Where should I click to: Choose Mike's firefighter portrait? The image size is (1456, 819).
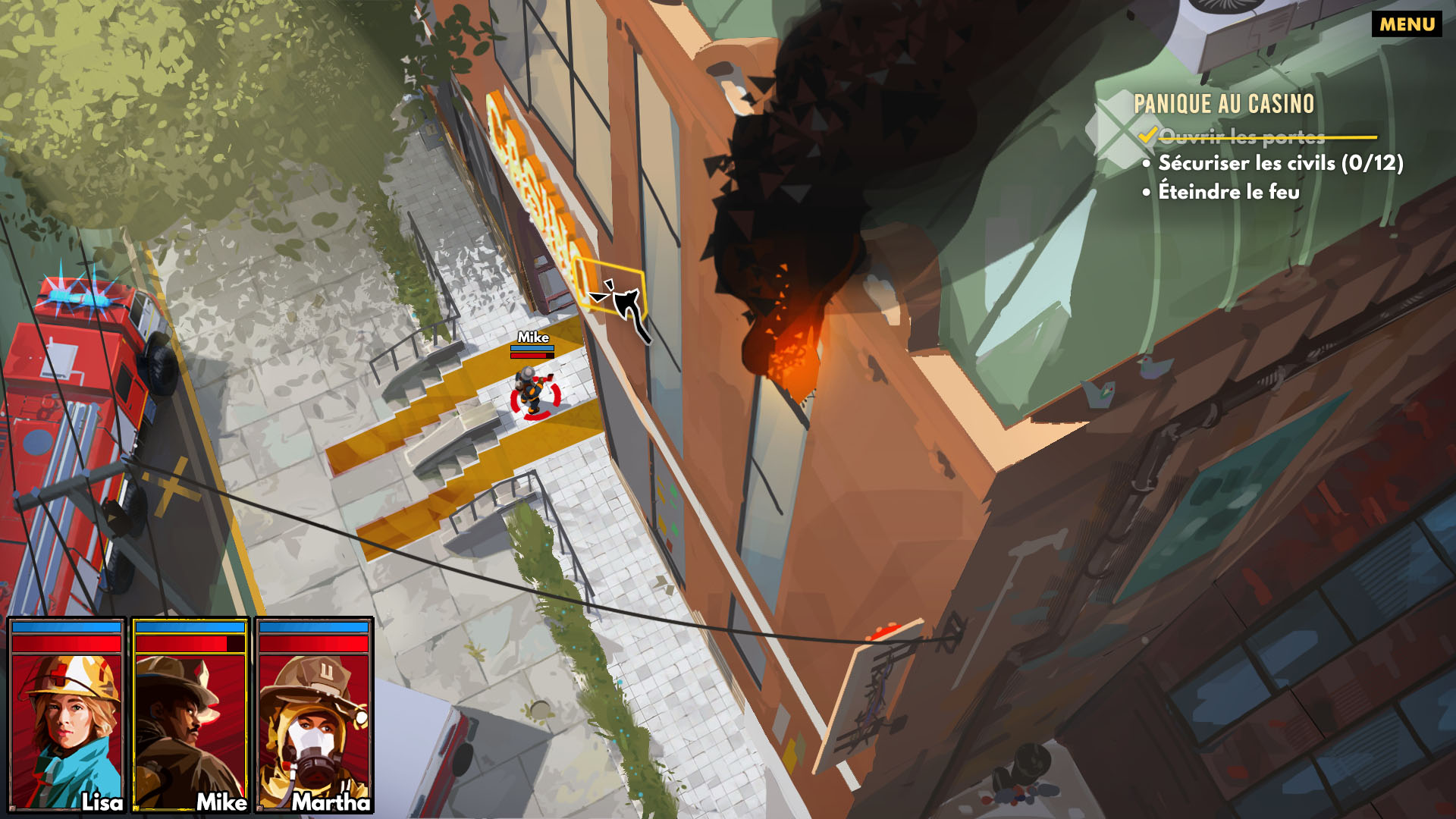[190, 715]
